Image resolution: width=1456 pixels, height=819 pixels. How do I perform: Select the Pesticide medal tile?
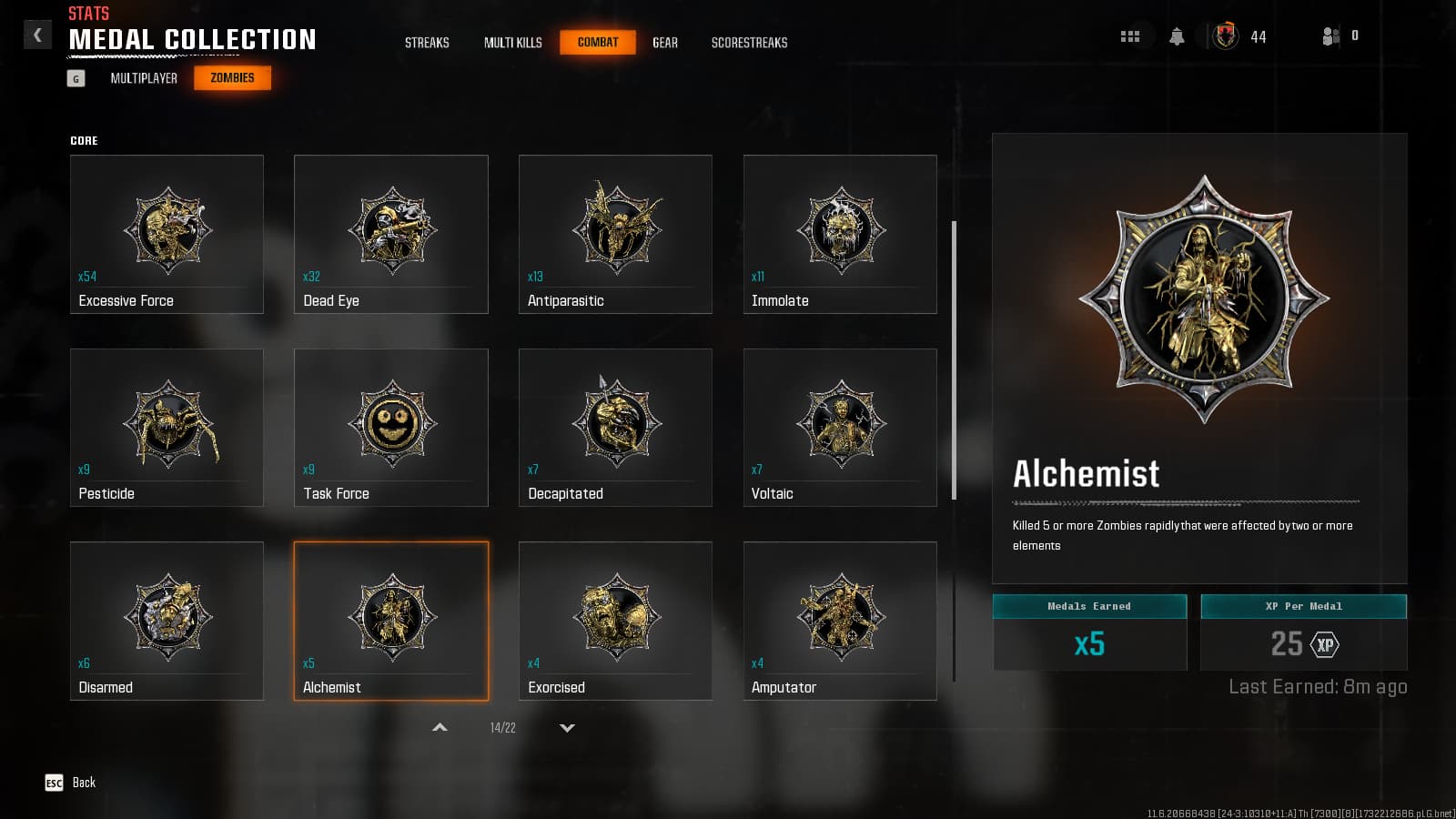coord(167,428)
